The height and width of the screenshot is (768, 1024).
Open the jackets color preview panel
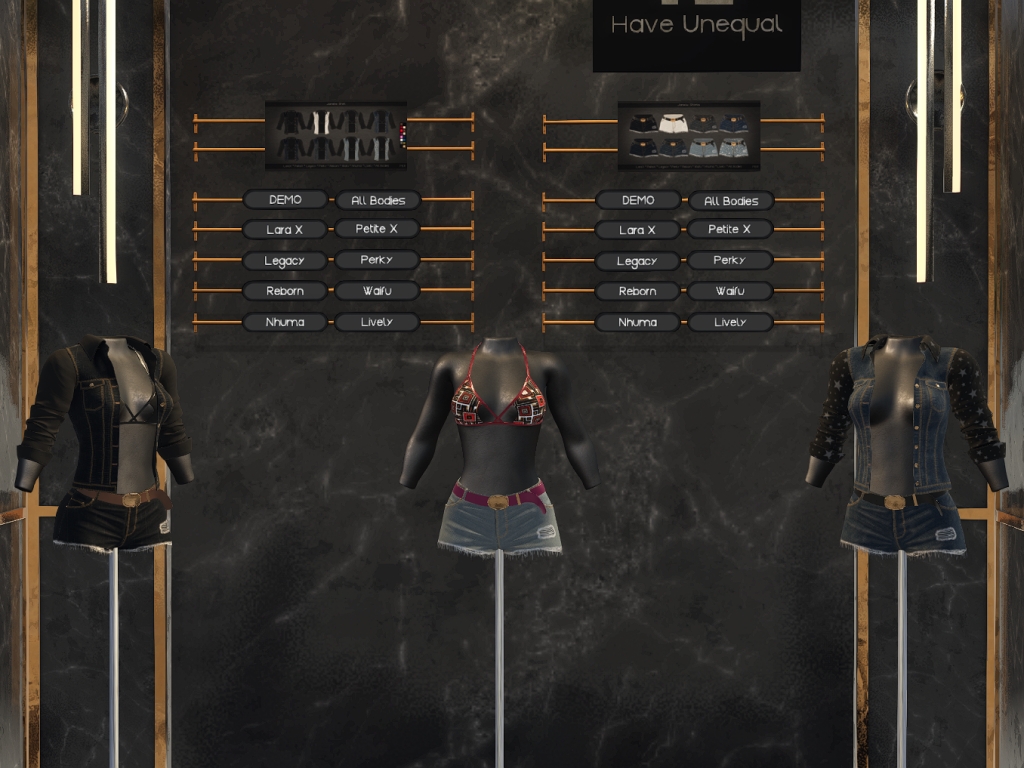point(336,135)
